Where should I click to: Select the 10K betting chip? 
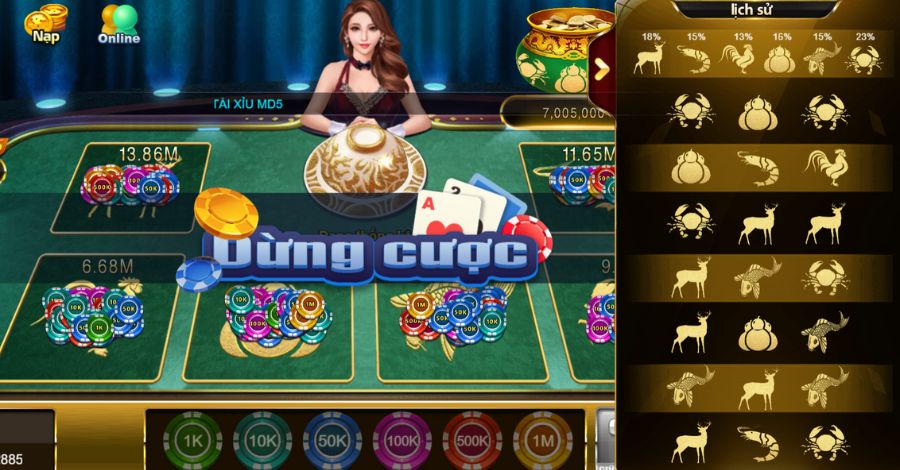point(262,440)
